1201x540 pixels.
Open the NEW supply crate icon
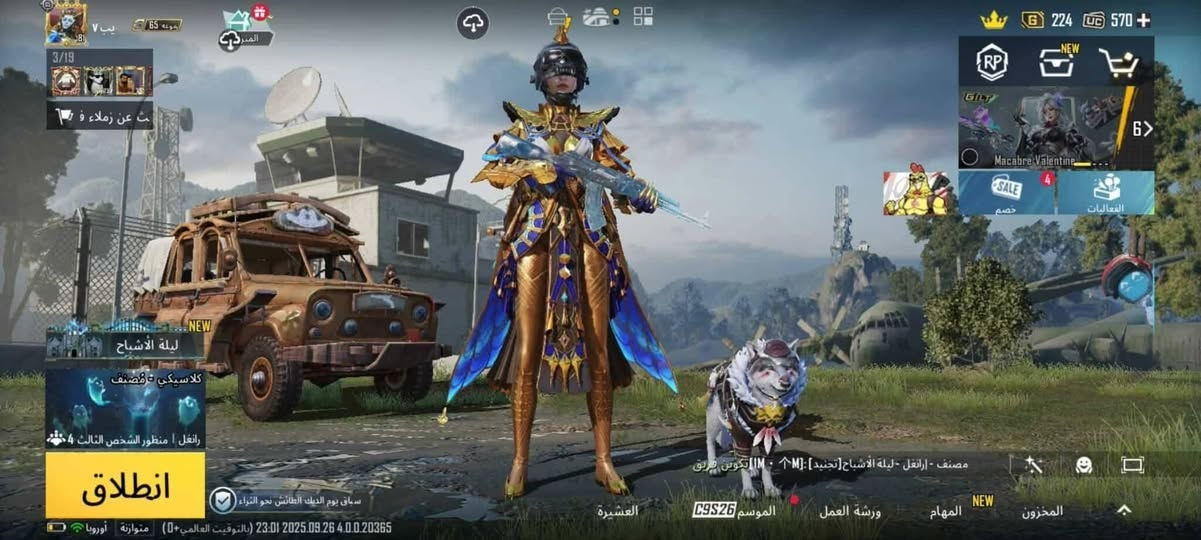pos(1056,63)
